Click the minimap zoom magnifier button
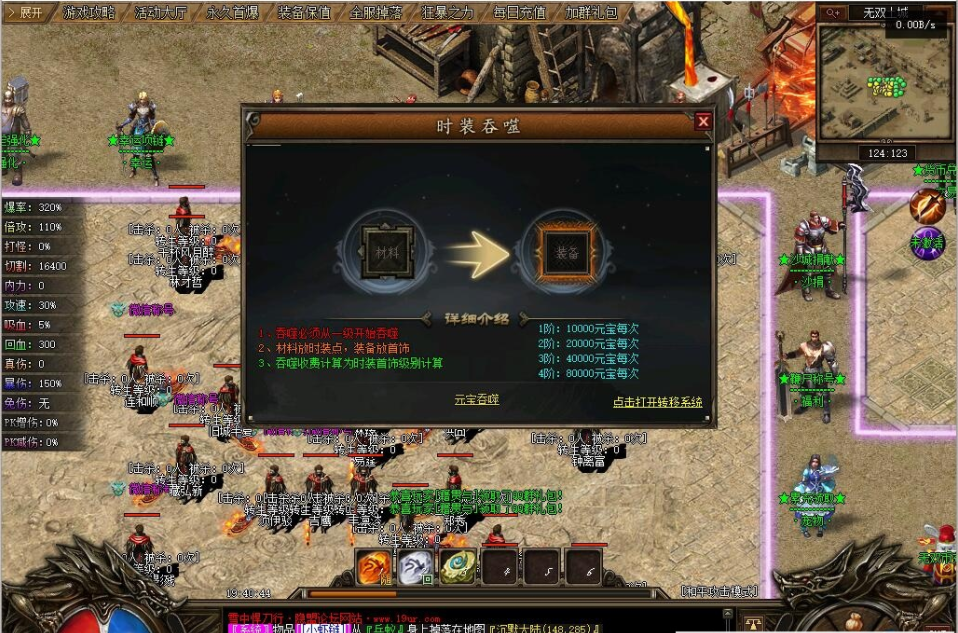This screenshot has height=633, width=958. [831, 12]
